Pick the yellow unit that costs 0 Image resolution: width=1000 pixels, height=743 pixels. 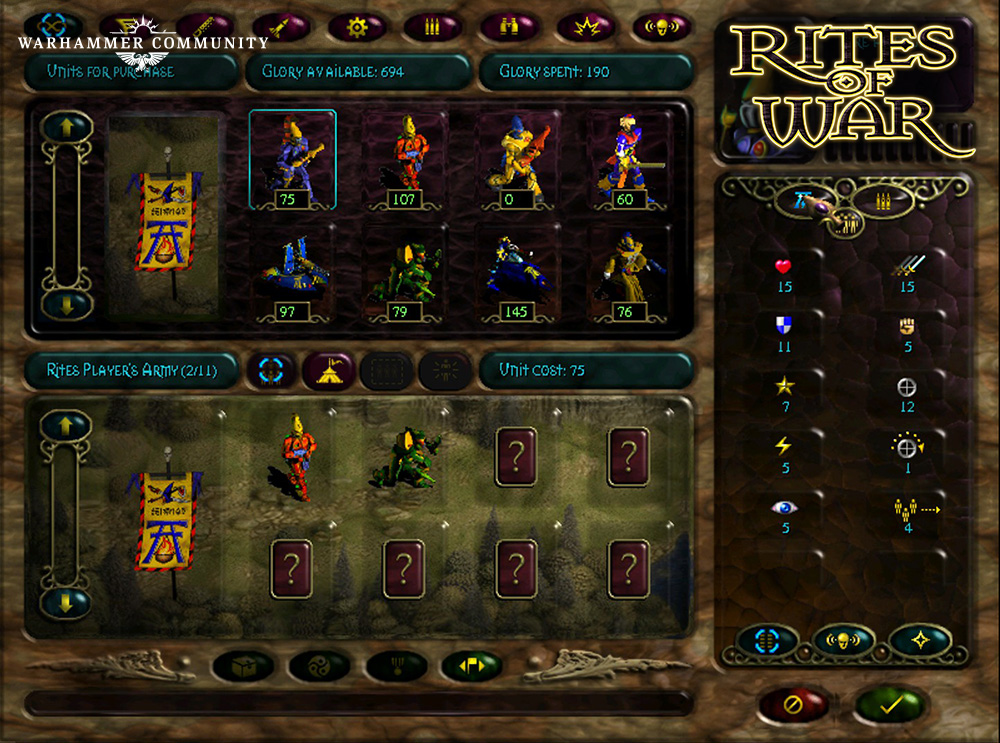pos(519,160)
